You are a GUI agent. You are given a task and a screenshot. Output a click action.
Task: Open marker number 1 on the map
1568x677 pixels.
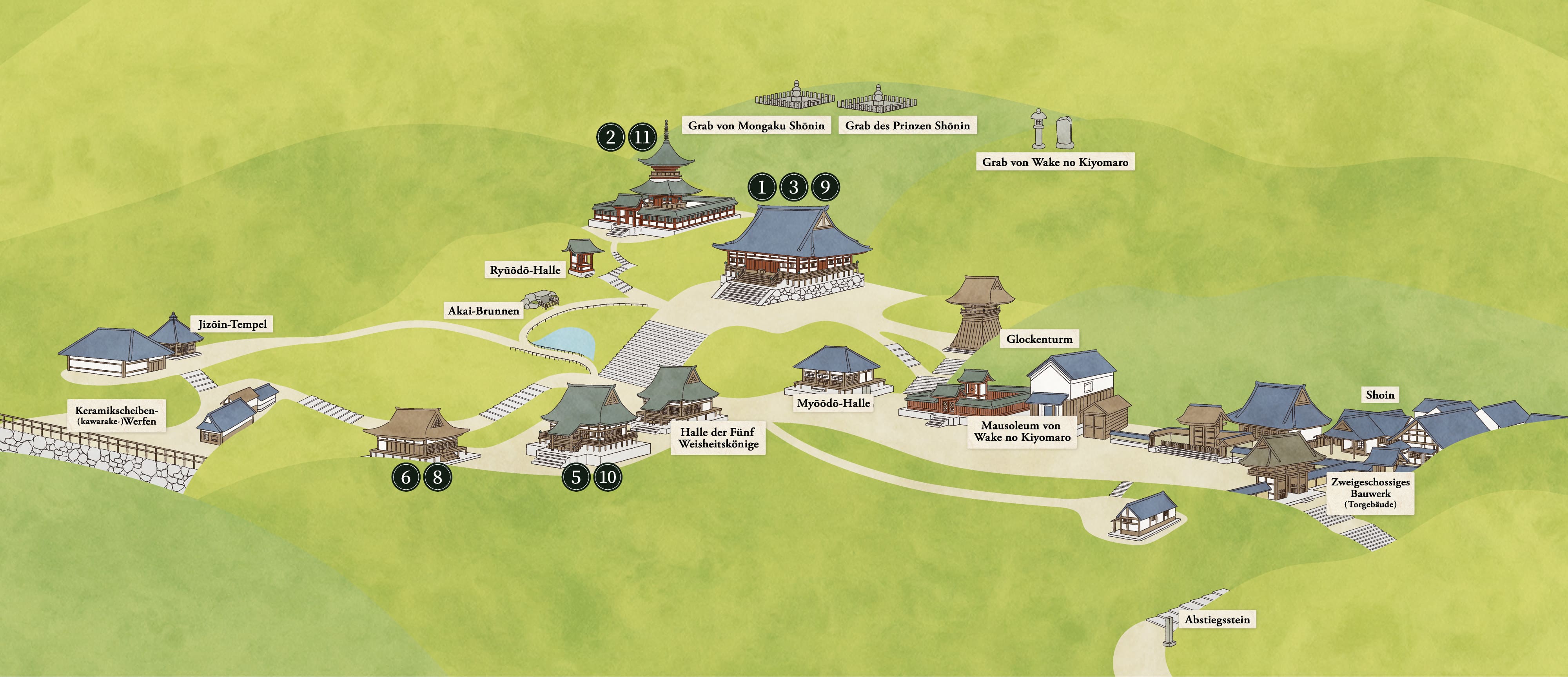pos(762,187)
